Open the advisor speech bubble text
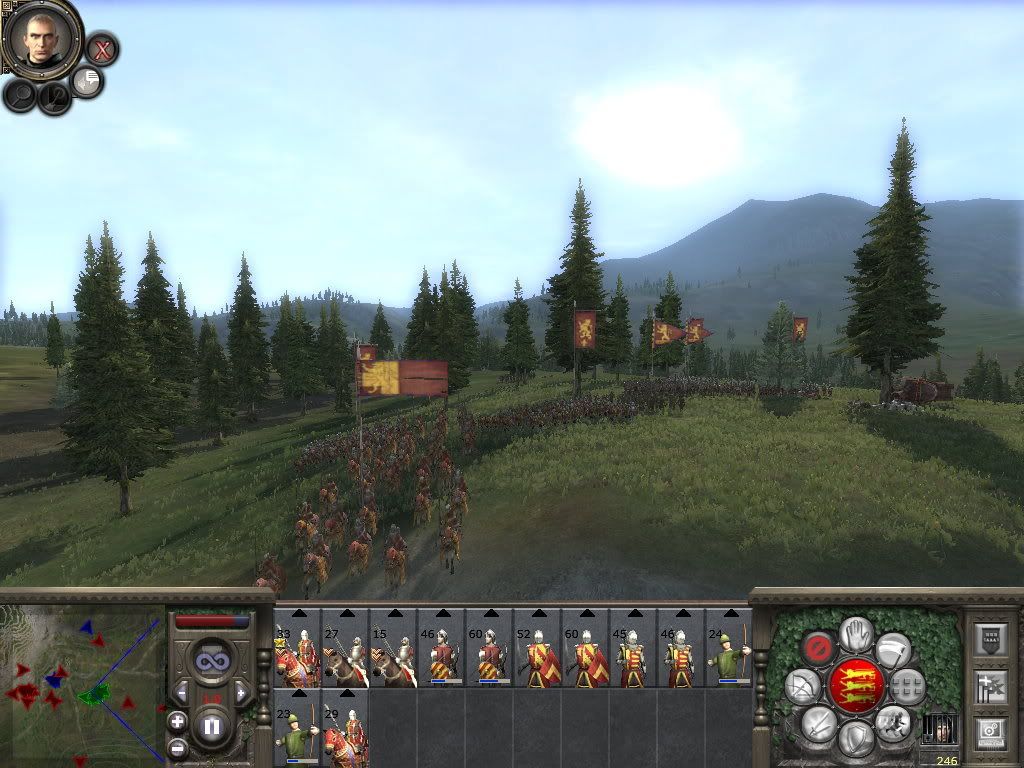This screenshot has height=768, width=1024. (x=88, y=81)
